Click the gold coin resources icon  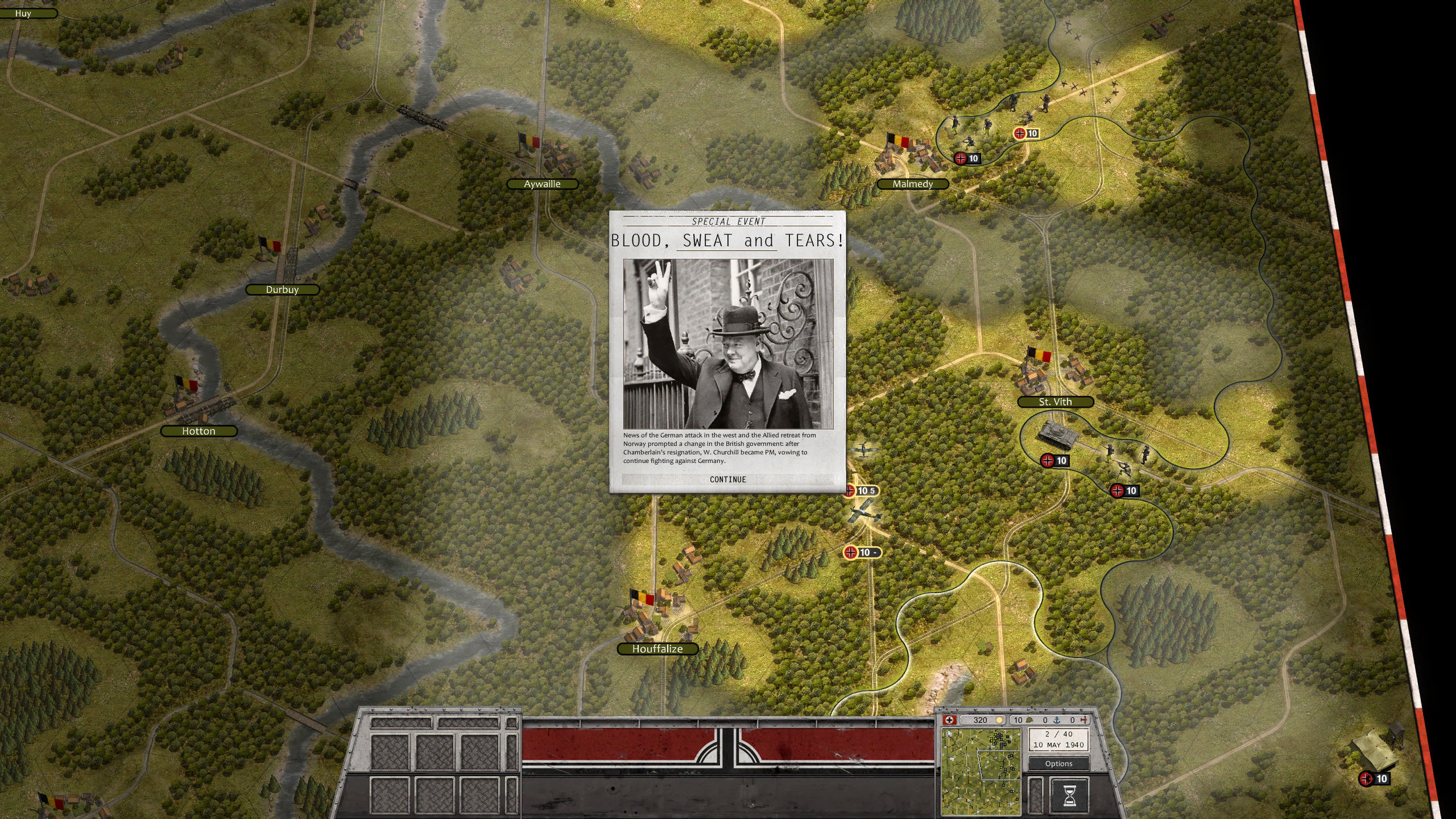999,720
